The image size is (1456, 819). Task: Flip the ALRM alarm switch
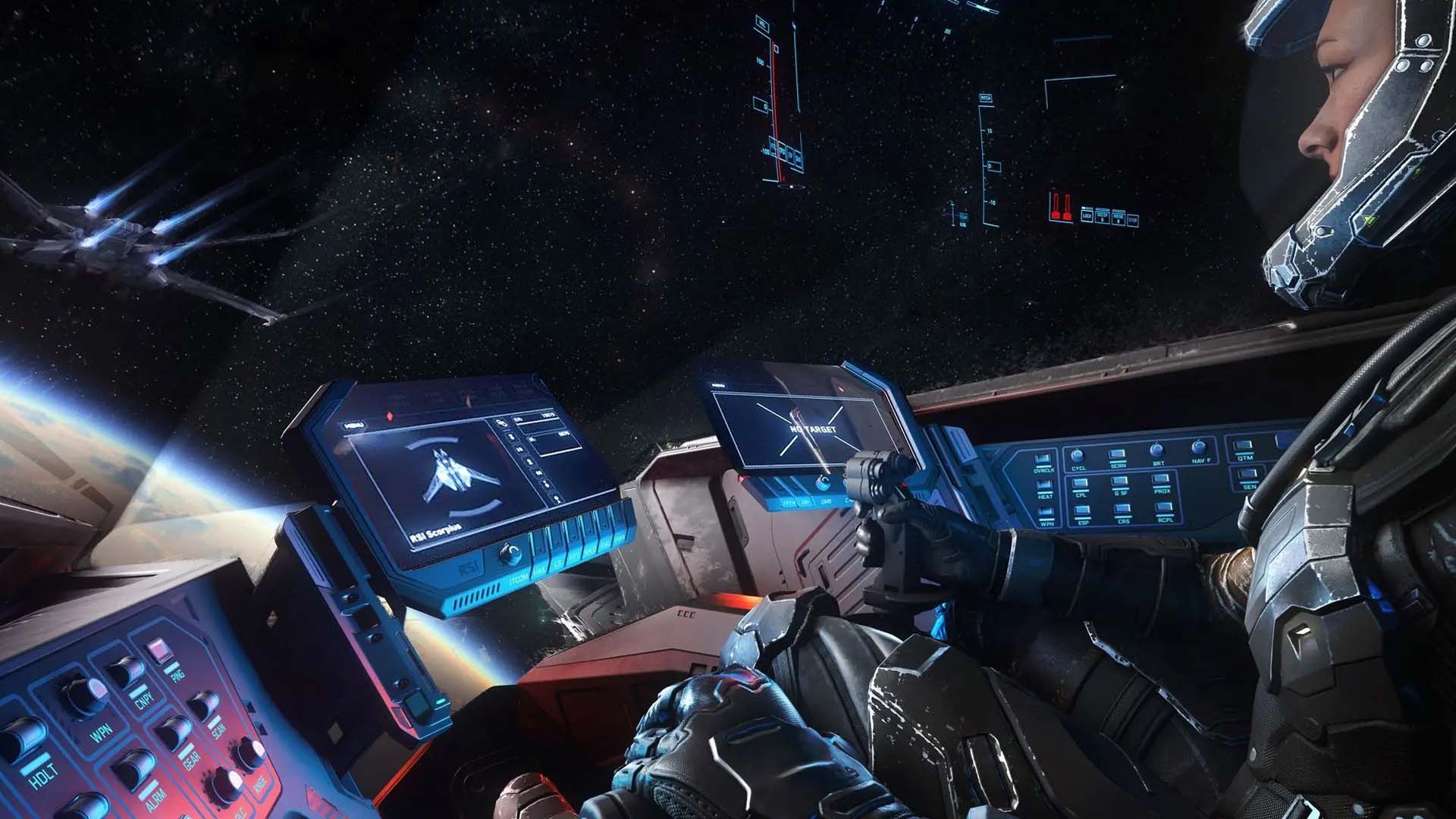(x=133, y=769)
